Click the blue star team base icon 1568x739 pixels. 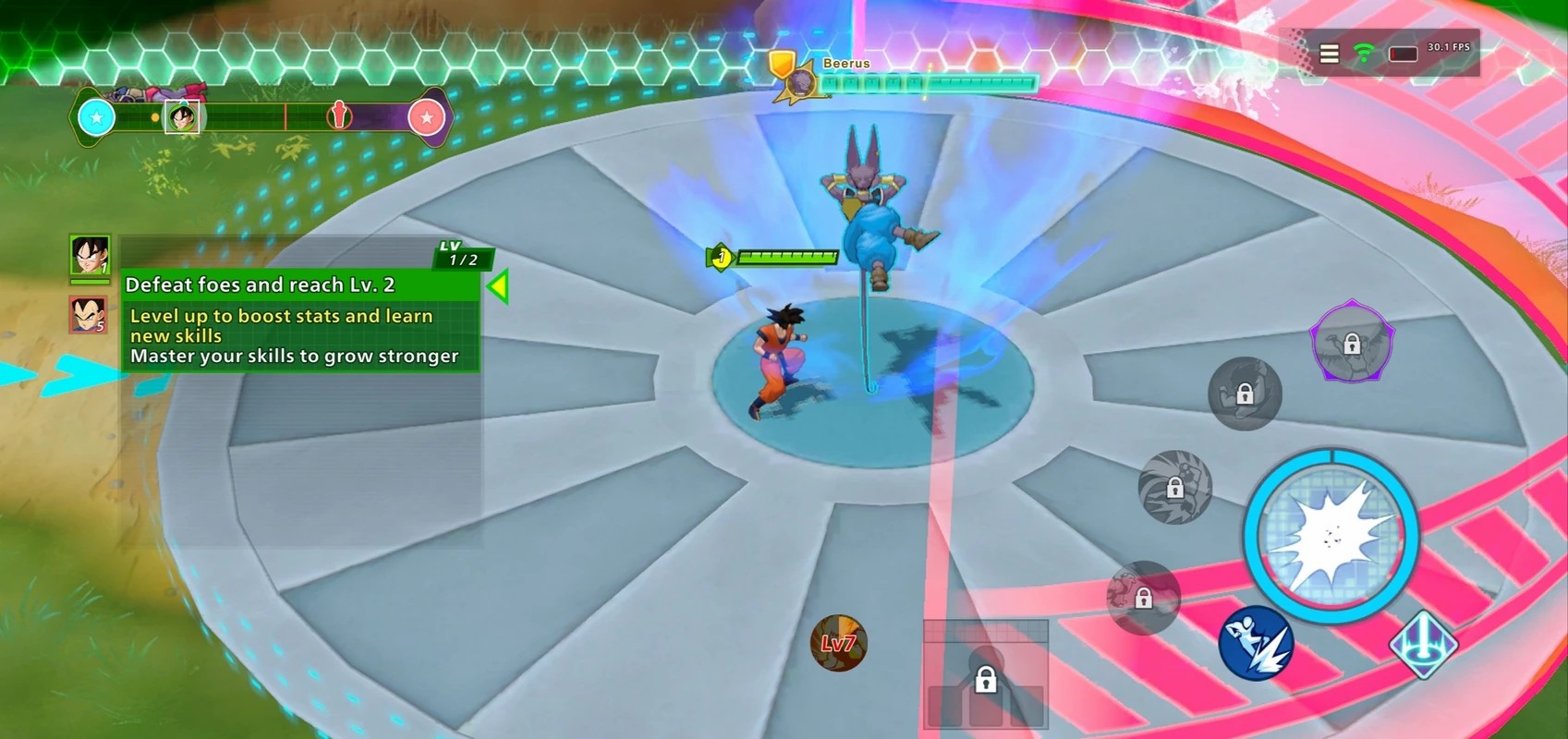[x=97, y=117]
